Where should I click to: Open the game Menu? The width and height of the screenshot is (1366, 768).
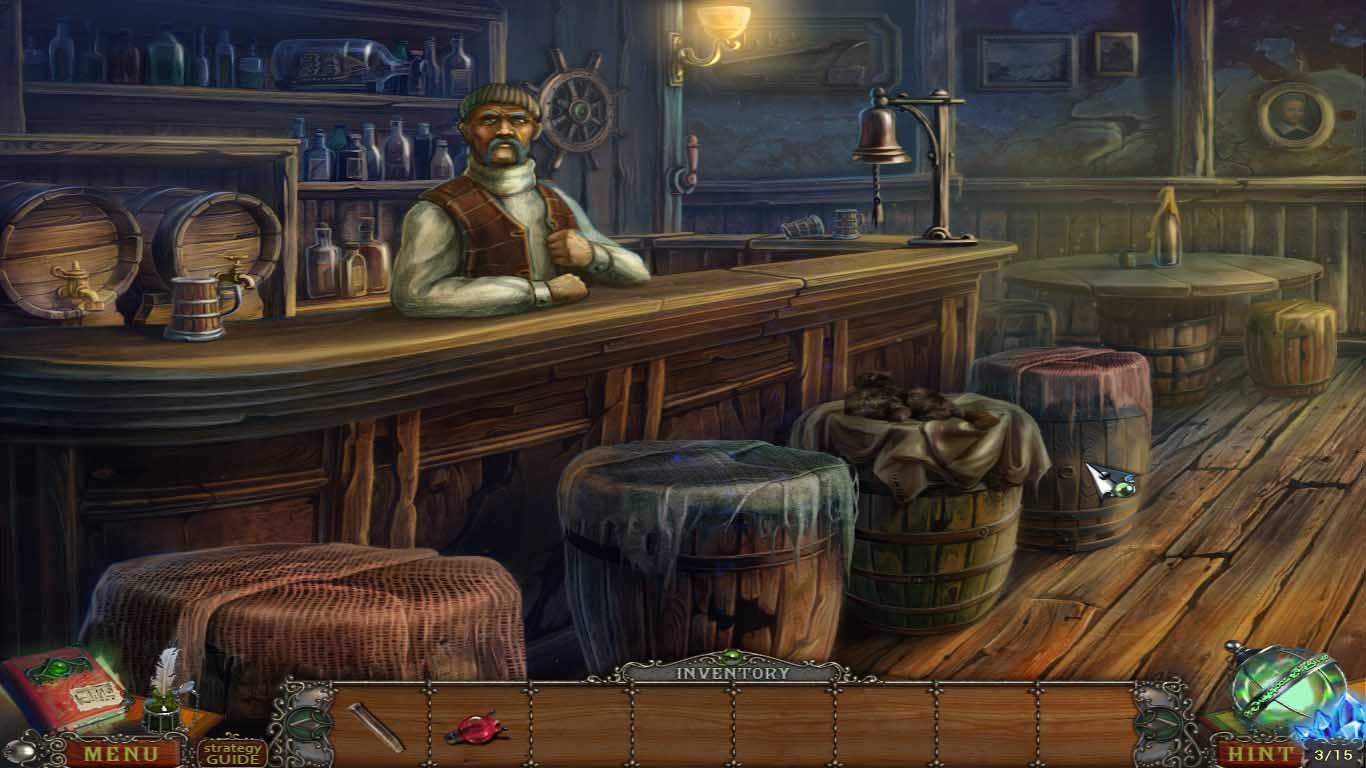coord(120,753)
